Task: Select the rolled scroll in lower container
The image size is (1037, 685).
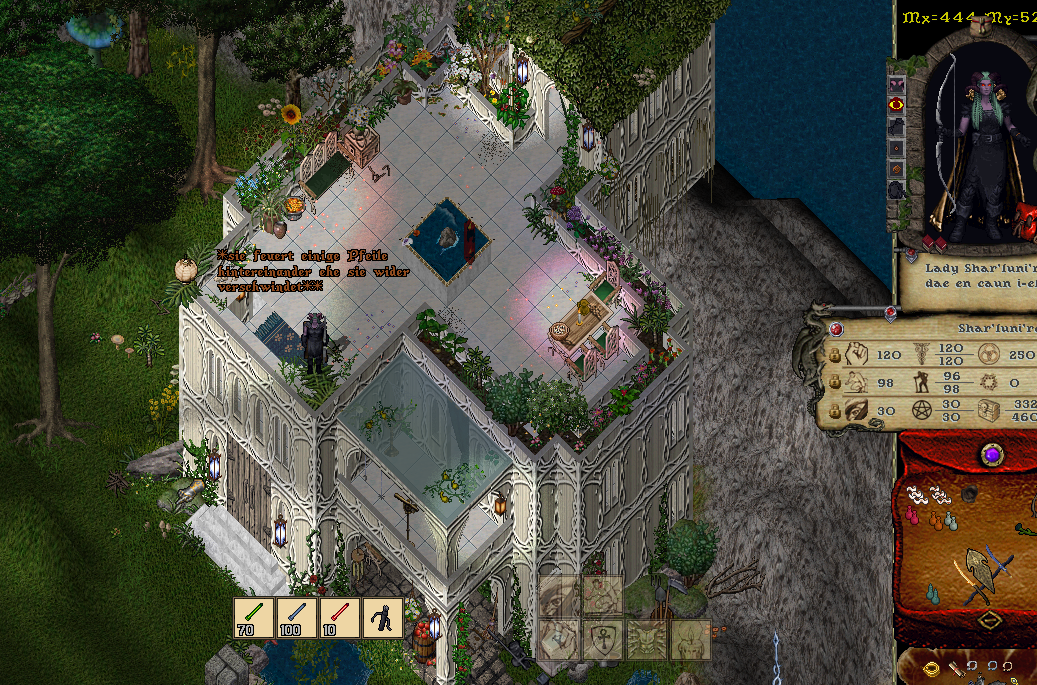Action: pos(957,668)
